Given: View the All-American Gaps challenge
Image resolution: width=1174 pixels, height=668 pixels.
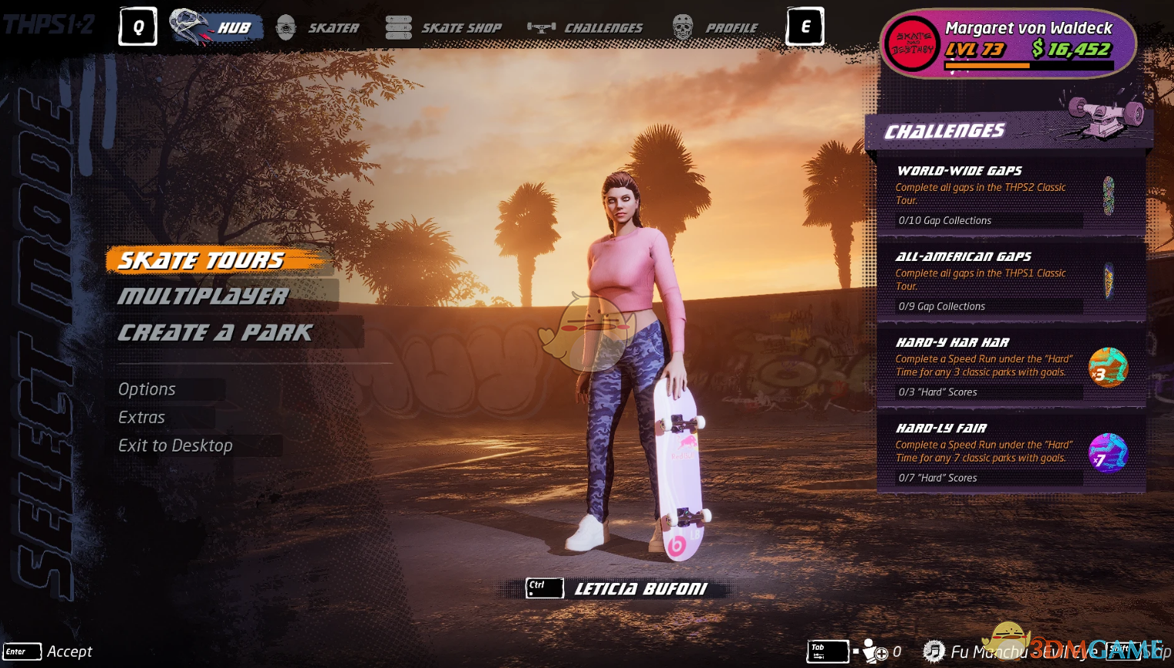Looking at the screenshot, I should point(1010,281).
